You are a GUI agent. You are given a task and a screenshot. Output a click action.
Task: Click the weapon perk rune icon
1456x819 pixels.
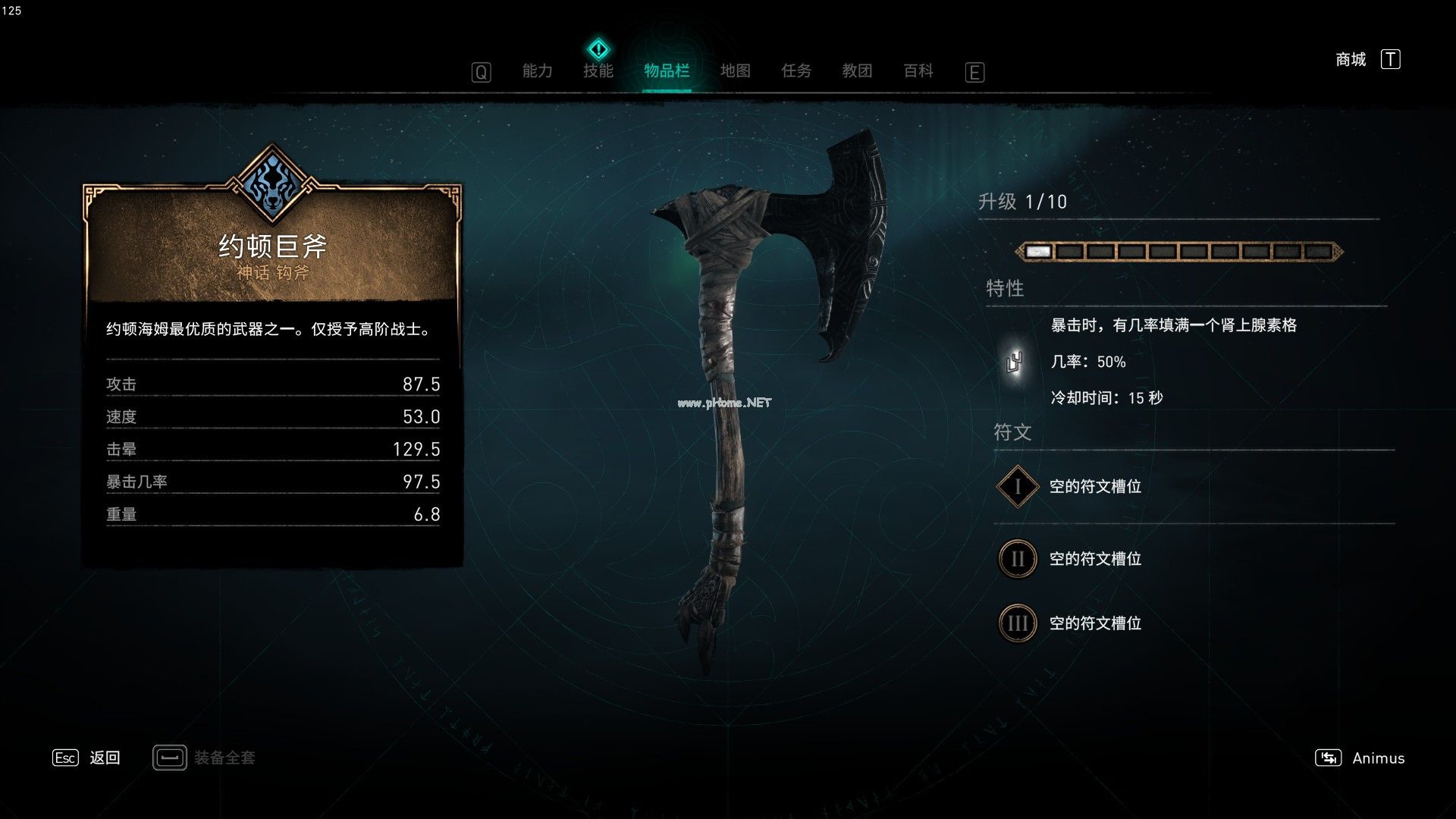1015,362
